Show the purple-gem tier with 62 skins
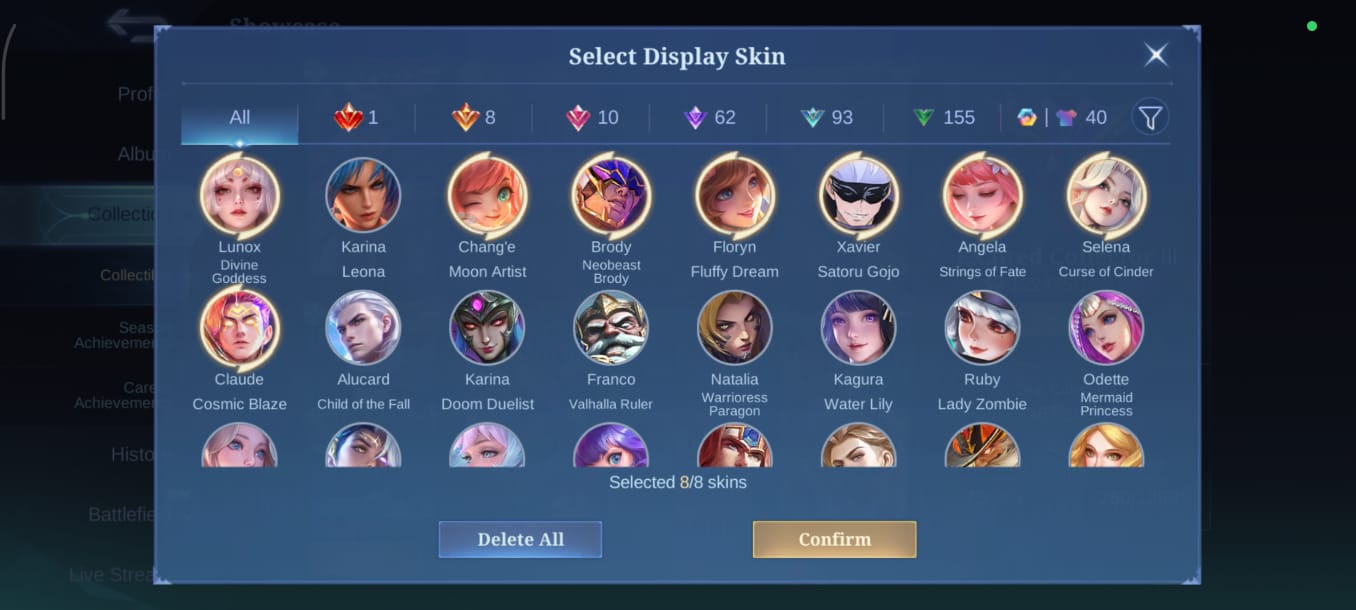 coord(709,118)
